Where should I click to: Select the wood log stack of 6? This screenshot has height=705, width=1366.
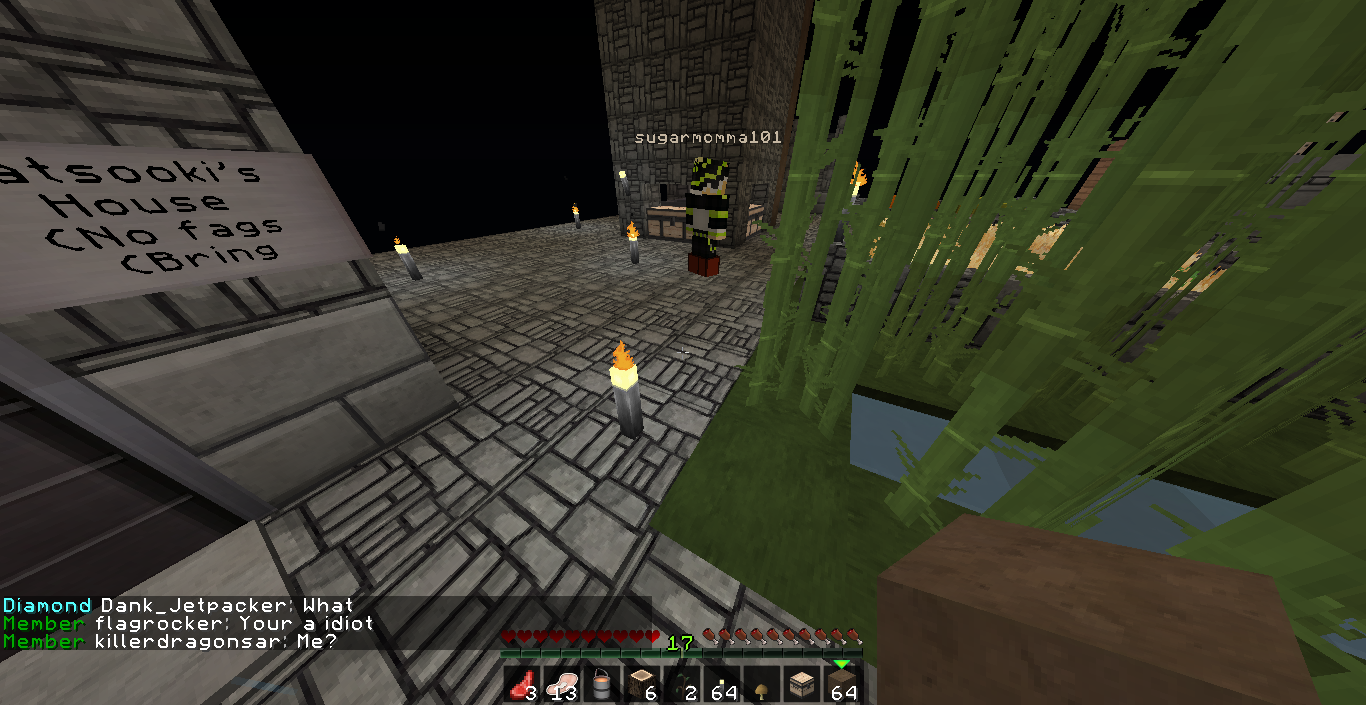pos(643,685)
